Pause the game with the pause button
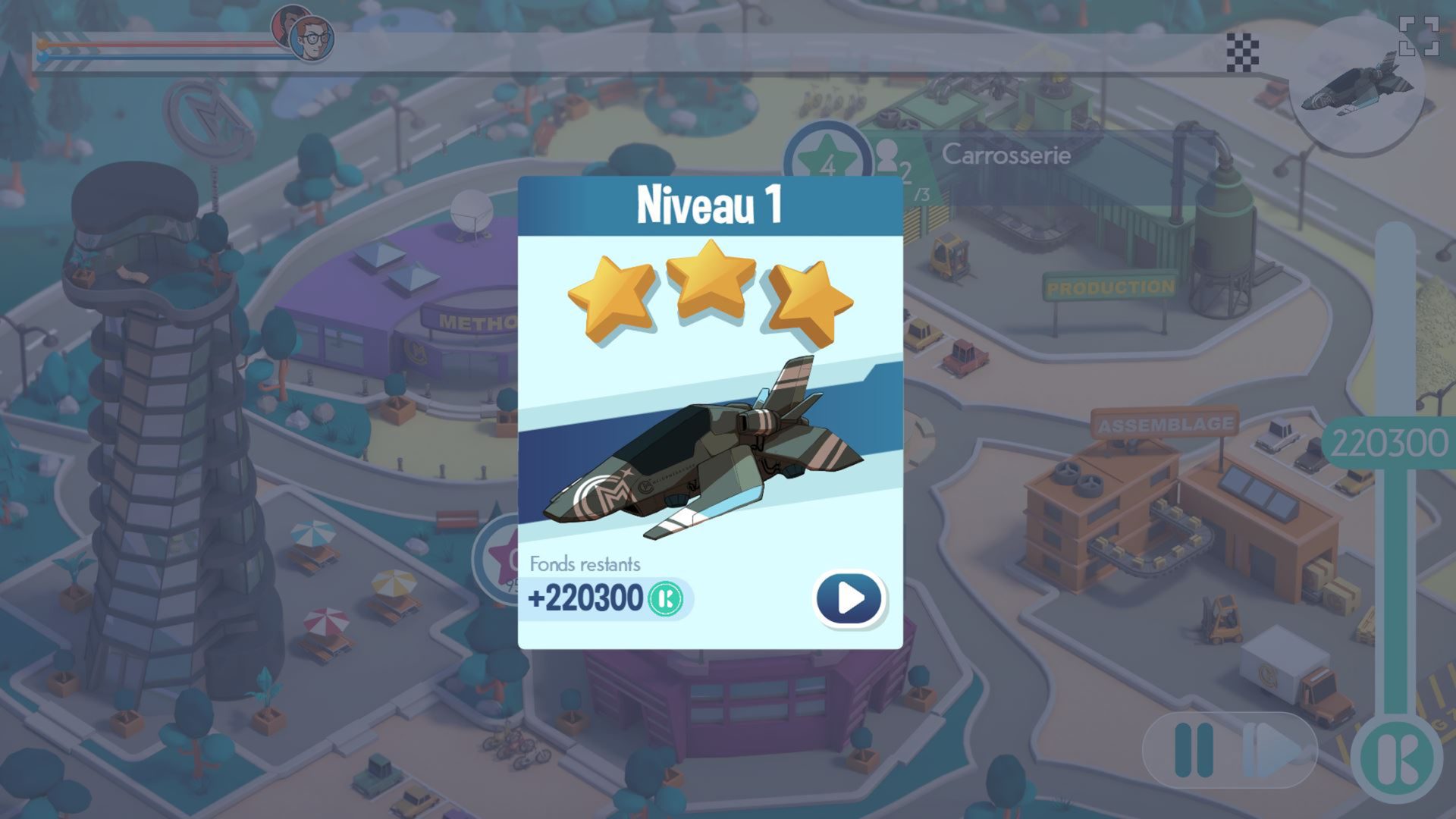The height and width of the screenshot is (819, 1456). [x=1194, y=750]
